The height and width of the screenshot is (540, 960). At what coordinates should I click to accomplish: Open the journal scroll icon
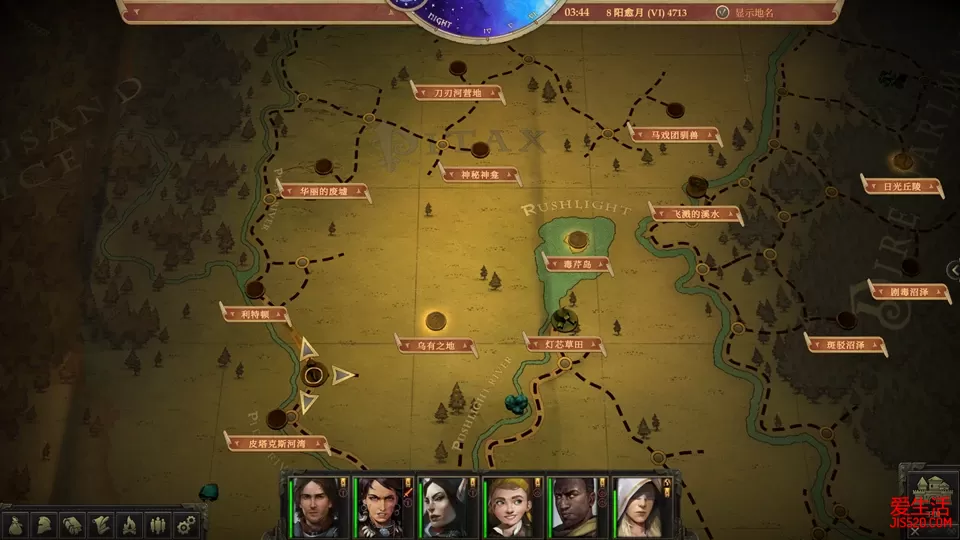(73, 523)
